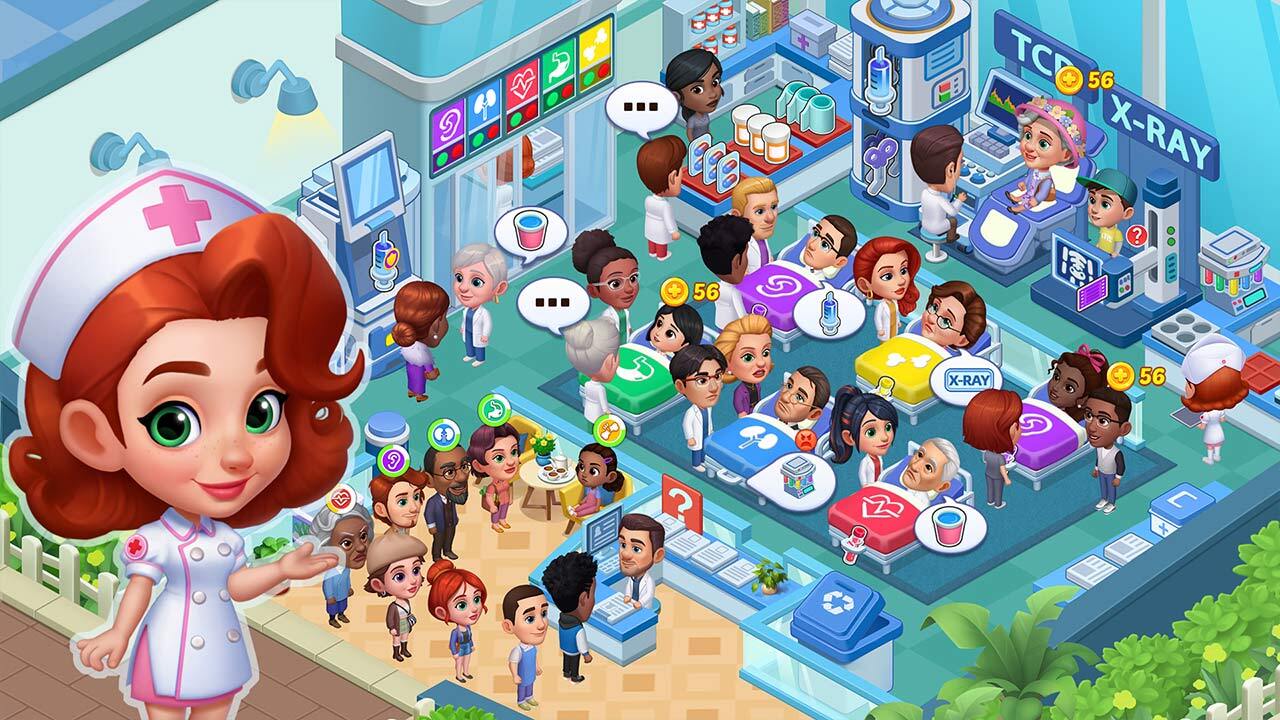Select the red heart ailment icon
The width and height of the screenshot is (1280, 720).
pyautogui.click(x=341, y=497)
